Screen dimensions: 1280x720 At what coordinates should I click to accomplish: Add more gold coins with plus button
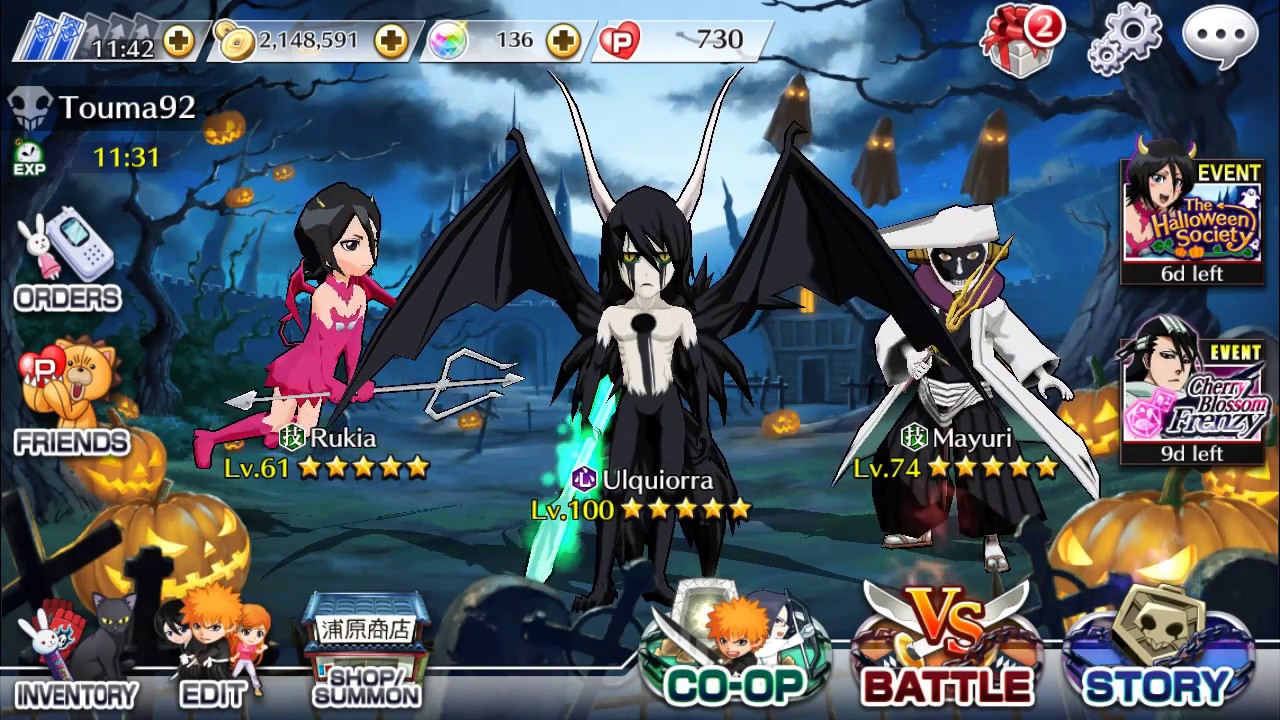coord(389,41)
